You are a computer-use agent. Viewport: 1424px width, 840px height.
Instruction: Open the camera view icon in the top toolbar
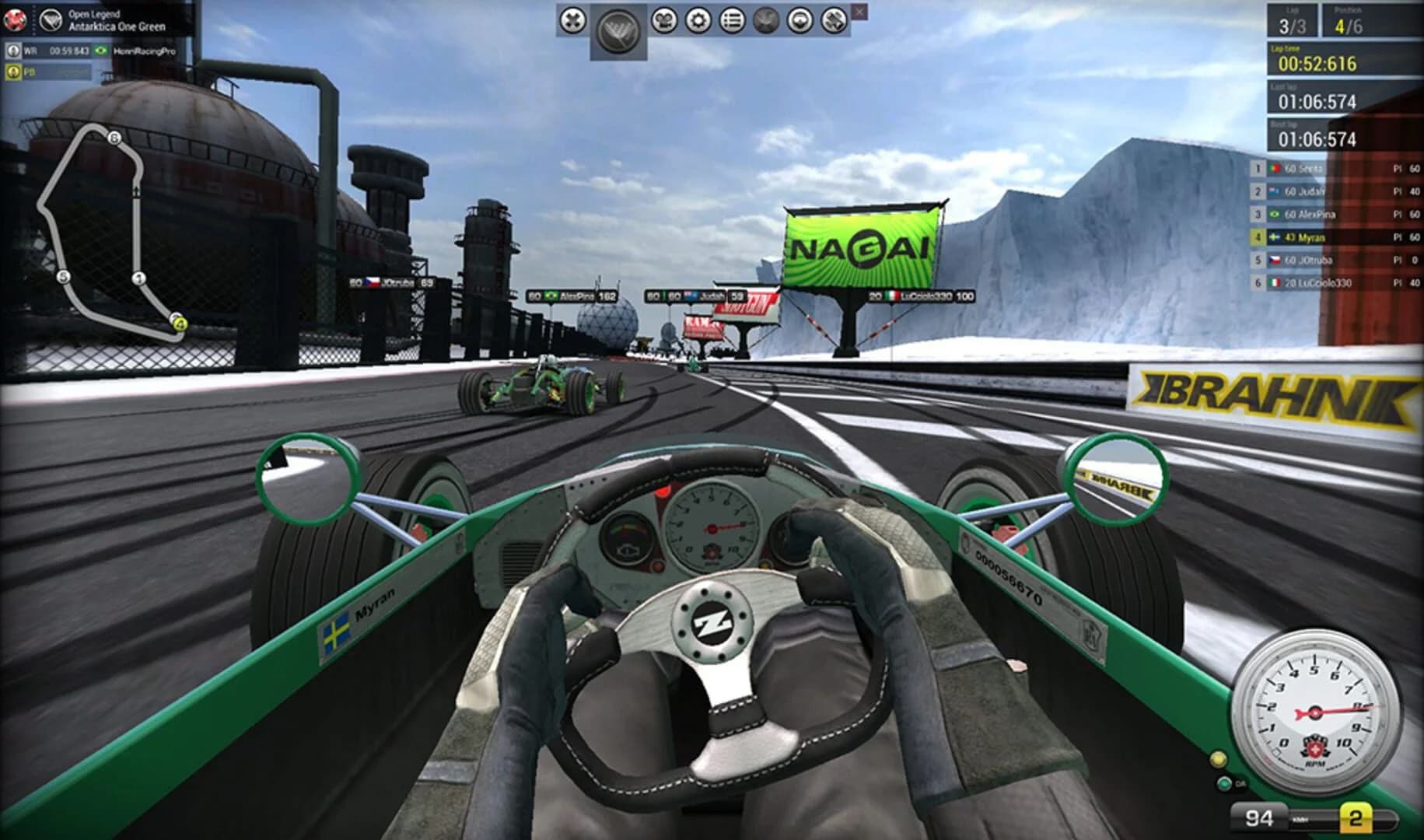tap(664, 21)
